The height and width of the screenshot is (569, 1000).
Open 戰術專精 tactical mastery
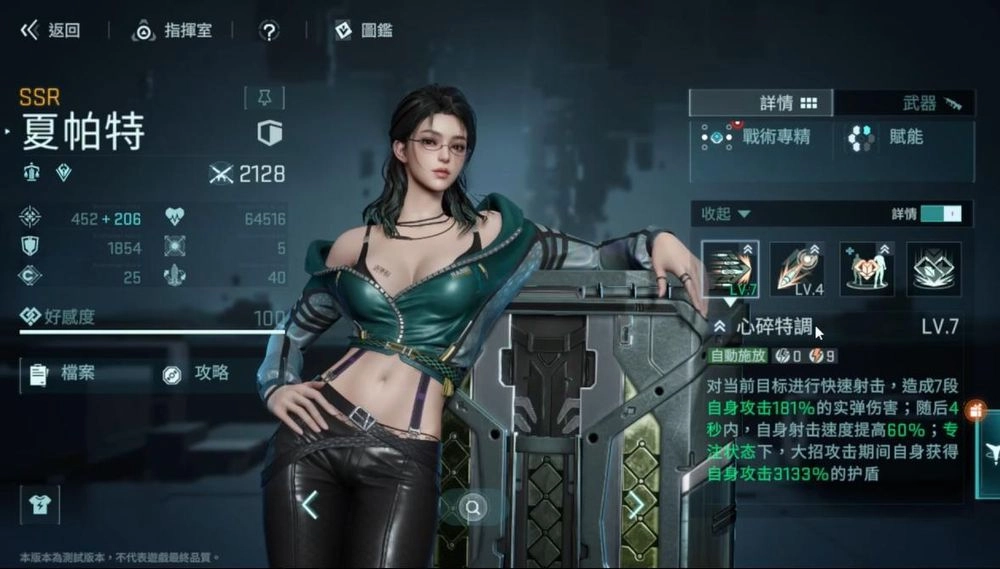click(x=758, y=138)
